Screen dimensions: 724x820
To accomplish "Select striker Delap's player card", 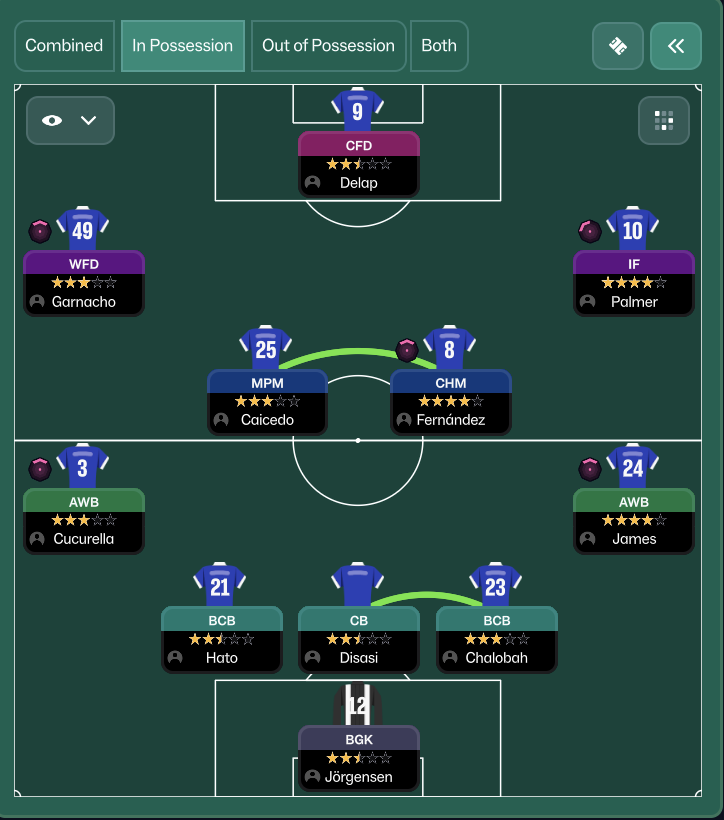I will [x=358, y=164].
